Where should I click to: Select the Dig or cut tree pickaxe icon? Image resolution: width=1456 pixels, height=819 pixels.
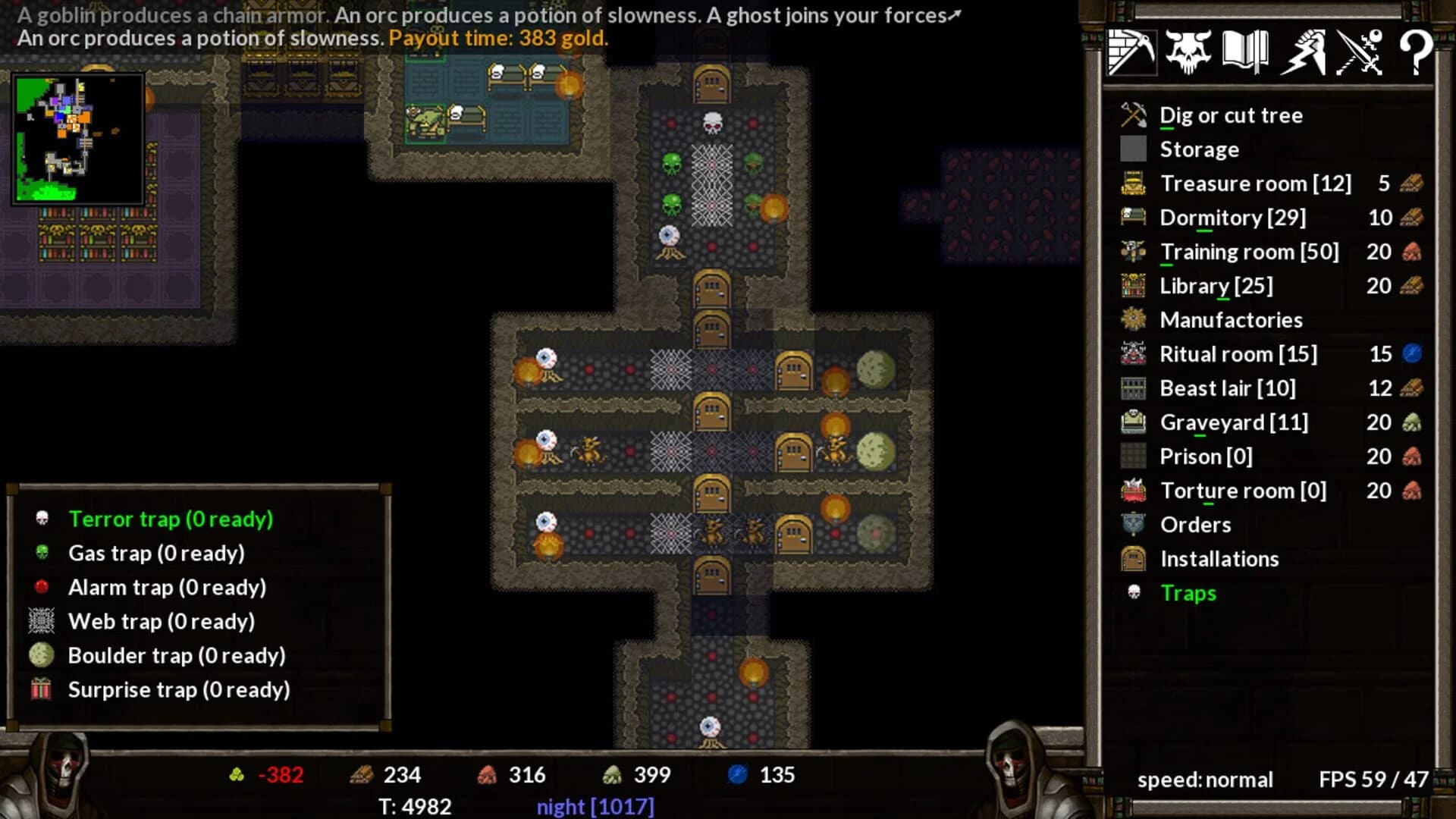click(1134, 115)
